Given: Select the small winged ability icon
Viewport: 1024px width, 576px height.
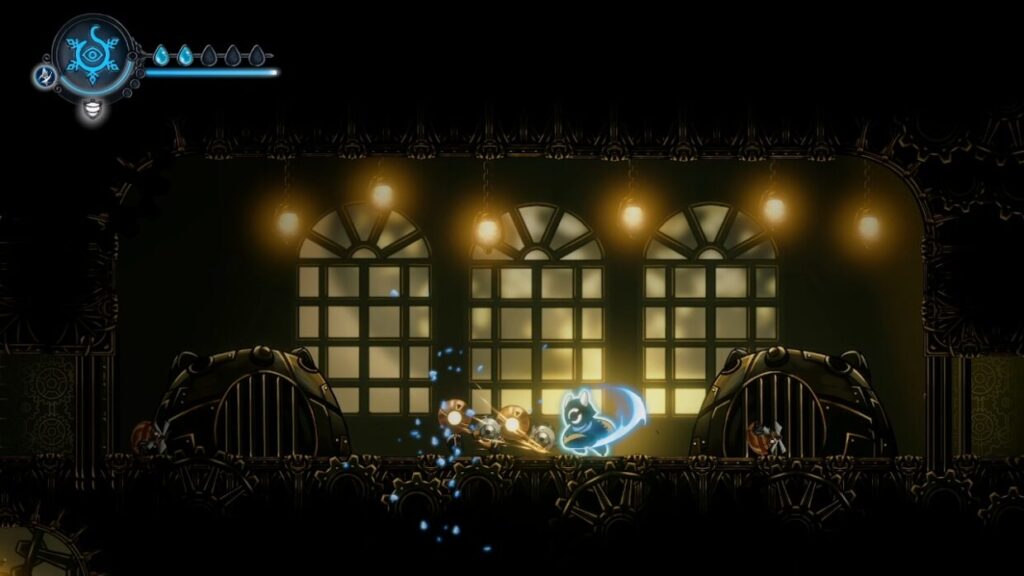Looking at the screenshot, I should pyautogui.click(x=44, y=76).
